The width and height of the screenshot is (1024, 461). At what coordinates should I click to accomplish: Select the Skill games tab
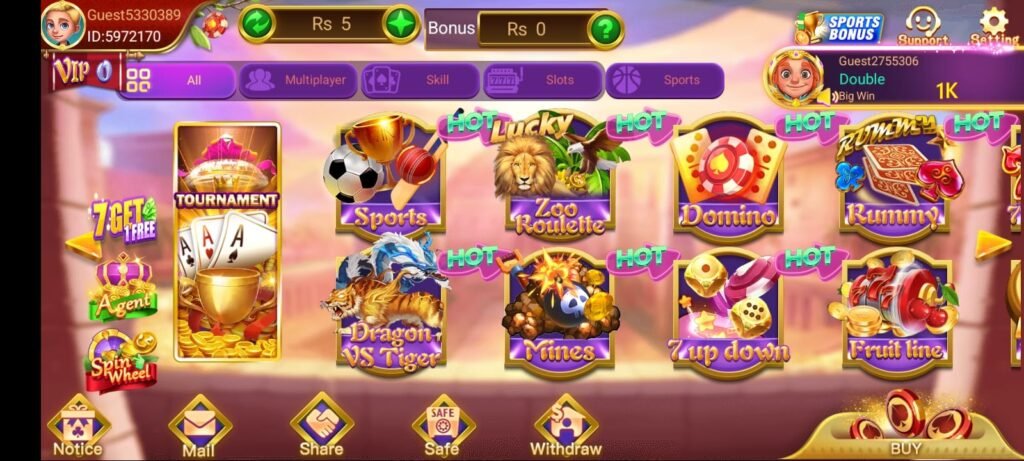point(420,81)
